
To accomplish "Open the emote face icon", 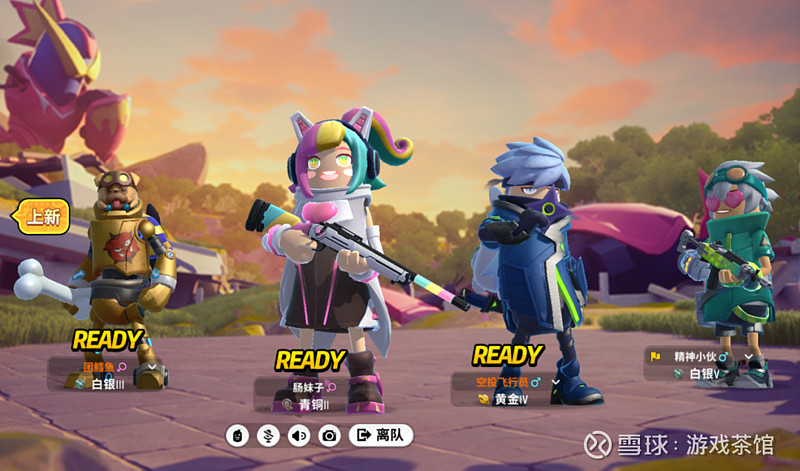I will [236, 435].
